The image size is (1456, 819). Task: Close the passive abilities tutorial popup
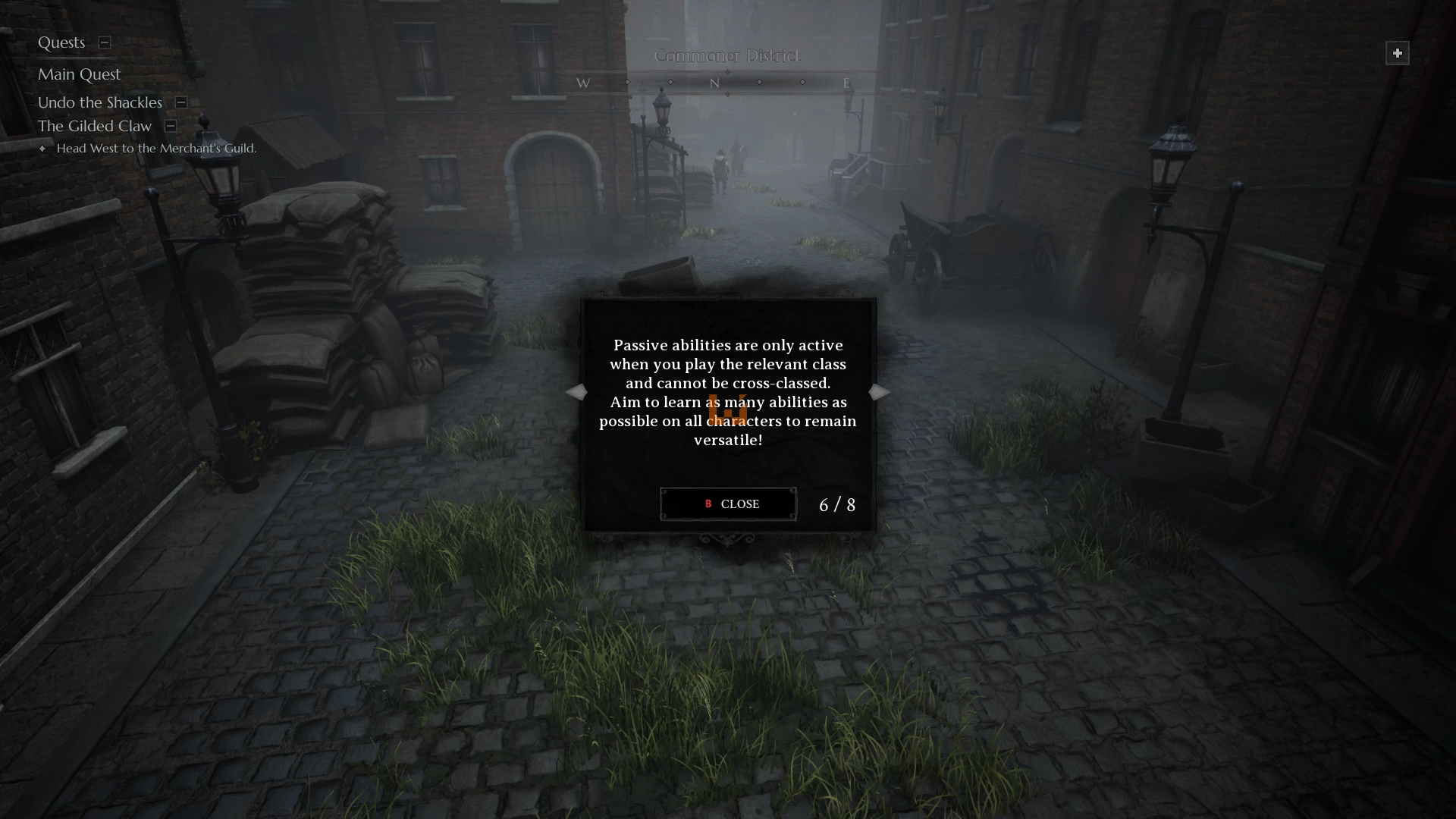click(x=728, y=504)
